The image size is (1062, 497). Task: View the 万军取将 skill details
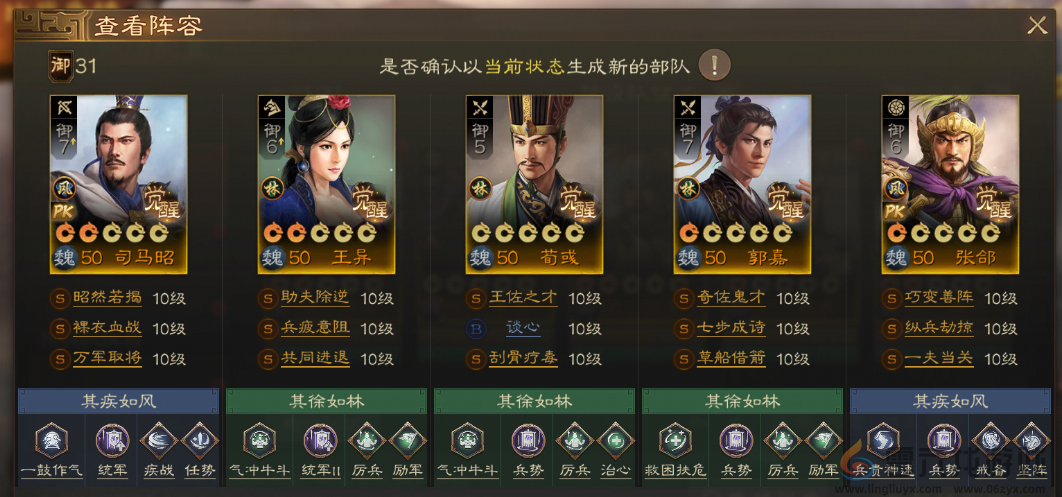pos(107,358)
